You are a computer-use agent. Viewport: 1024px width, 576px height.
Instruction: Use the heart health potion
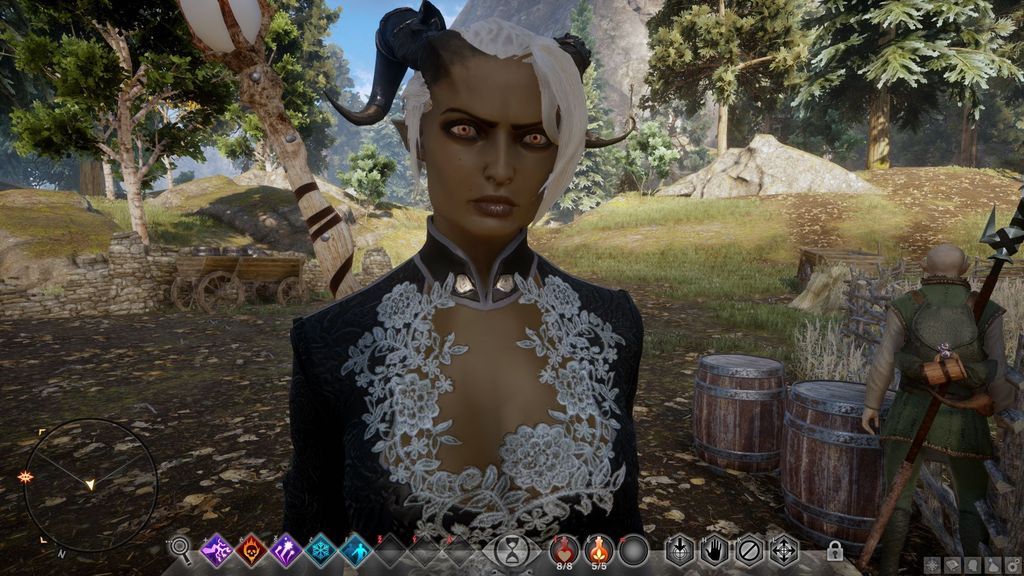[565, 547]
